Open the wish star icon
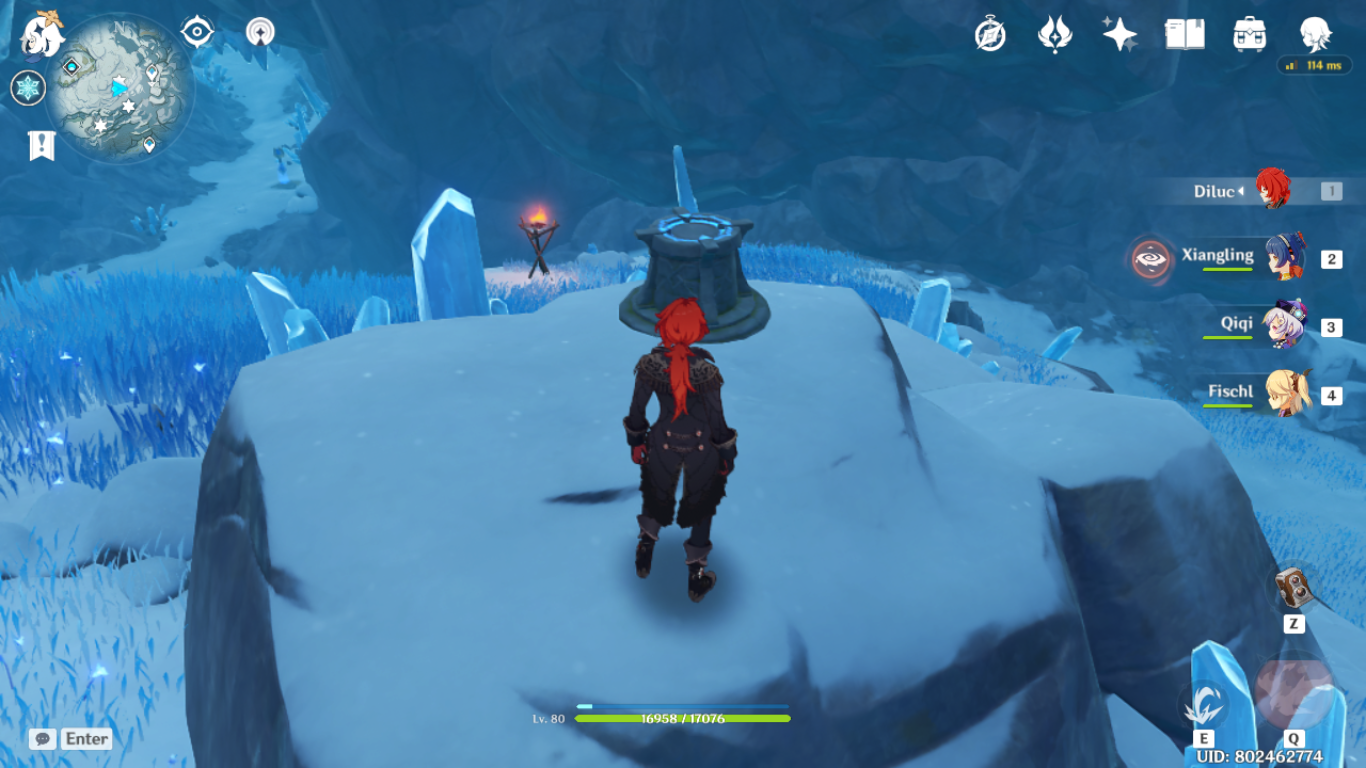Screen dimensions: 1366x768 [1119, 35]
